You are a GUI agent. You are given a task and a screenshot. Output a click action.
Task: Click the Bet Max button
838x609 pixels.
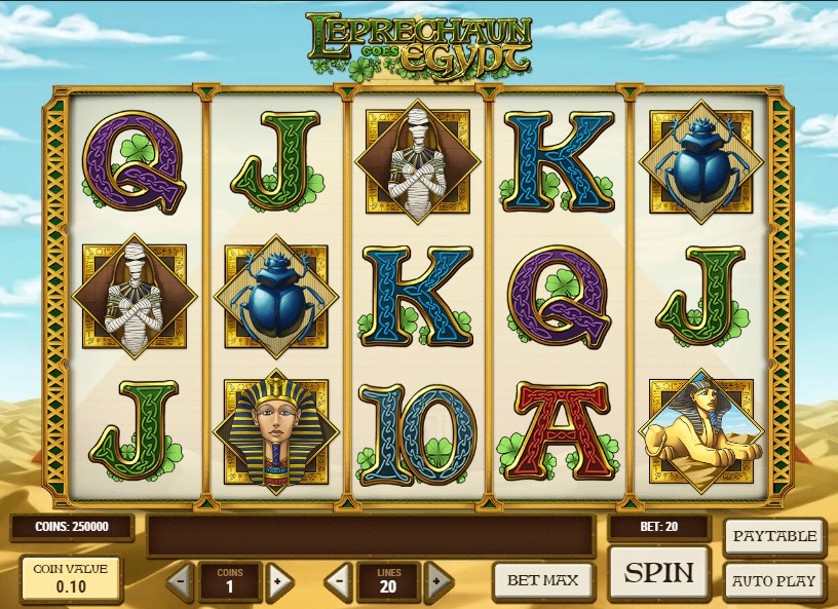(x=542, y=579)
